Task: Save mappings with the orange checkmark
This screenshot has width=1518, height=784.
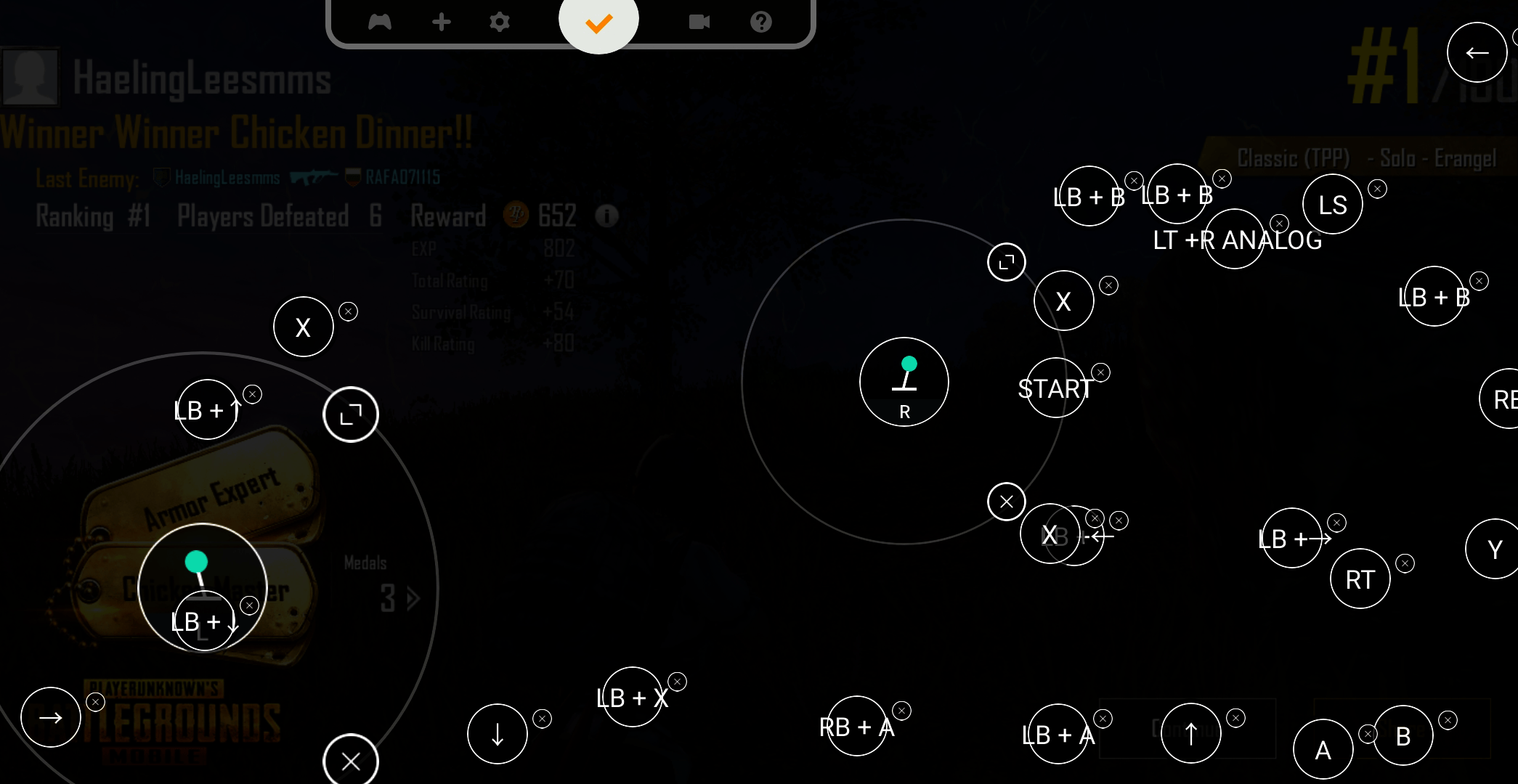Action: coord(598,22)
